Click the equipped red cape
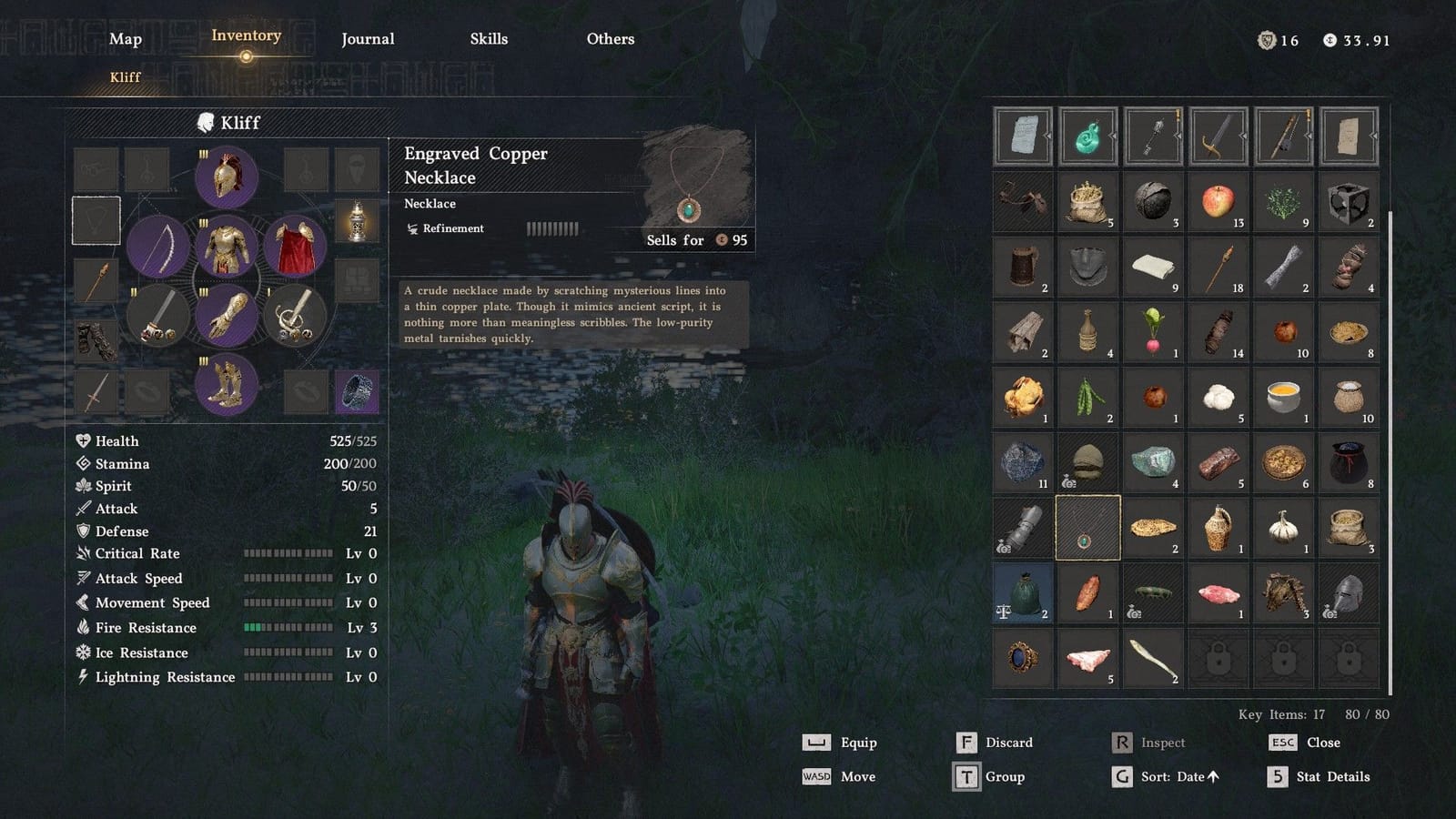 pos(293,246)
